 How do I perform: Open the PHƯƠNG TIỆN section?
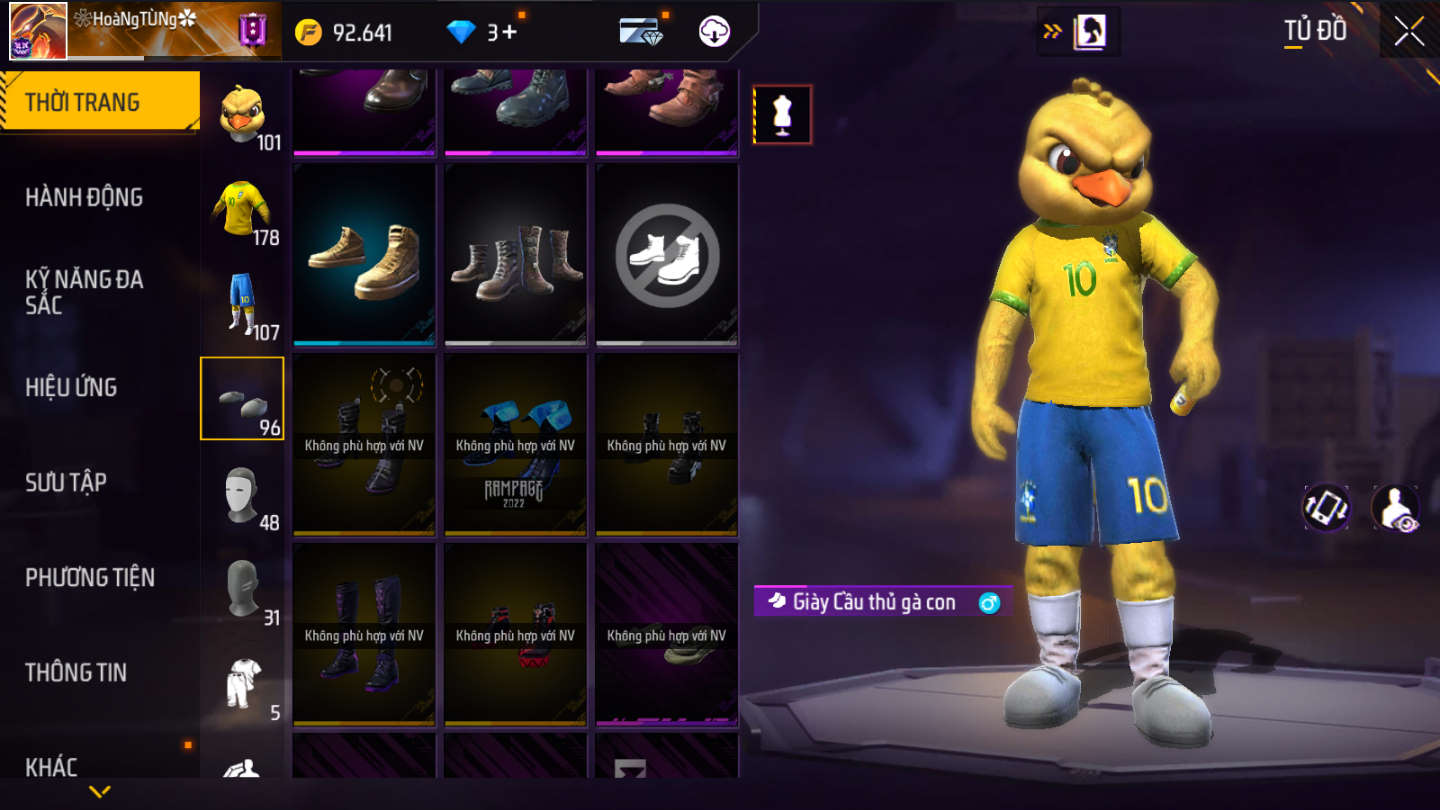[90, 577]
